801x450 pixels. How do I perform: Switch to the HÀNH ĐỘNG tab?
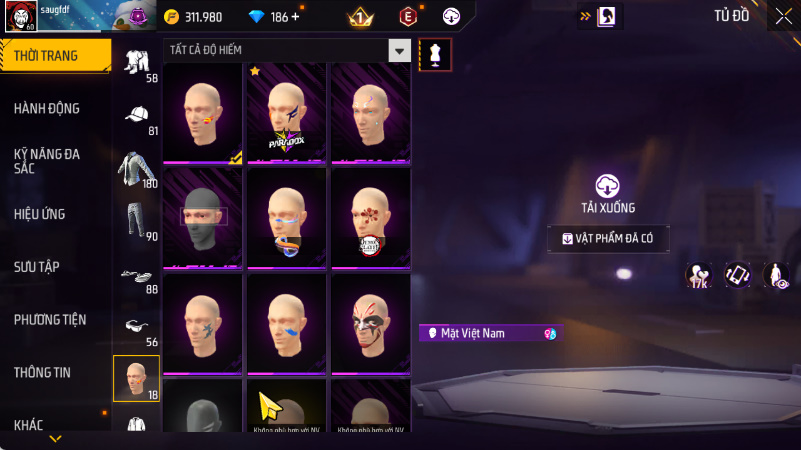click(47, 108)
